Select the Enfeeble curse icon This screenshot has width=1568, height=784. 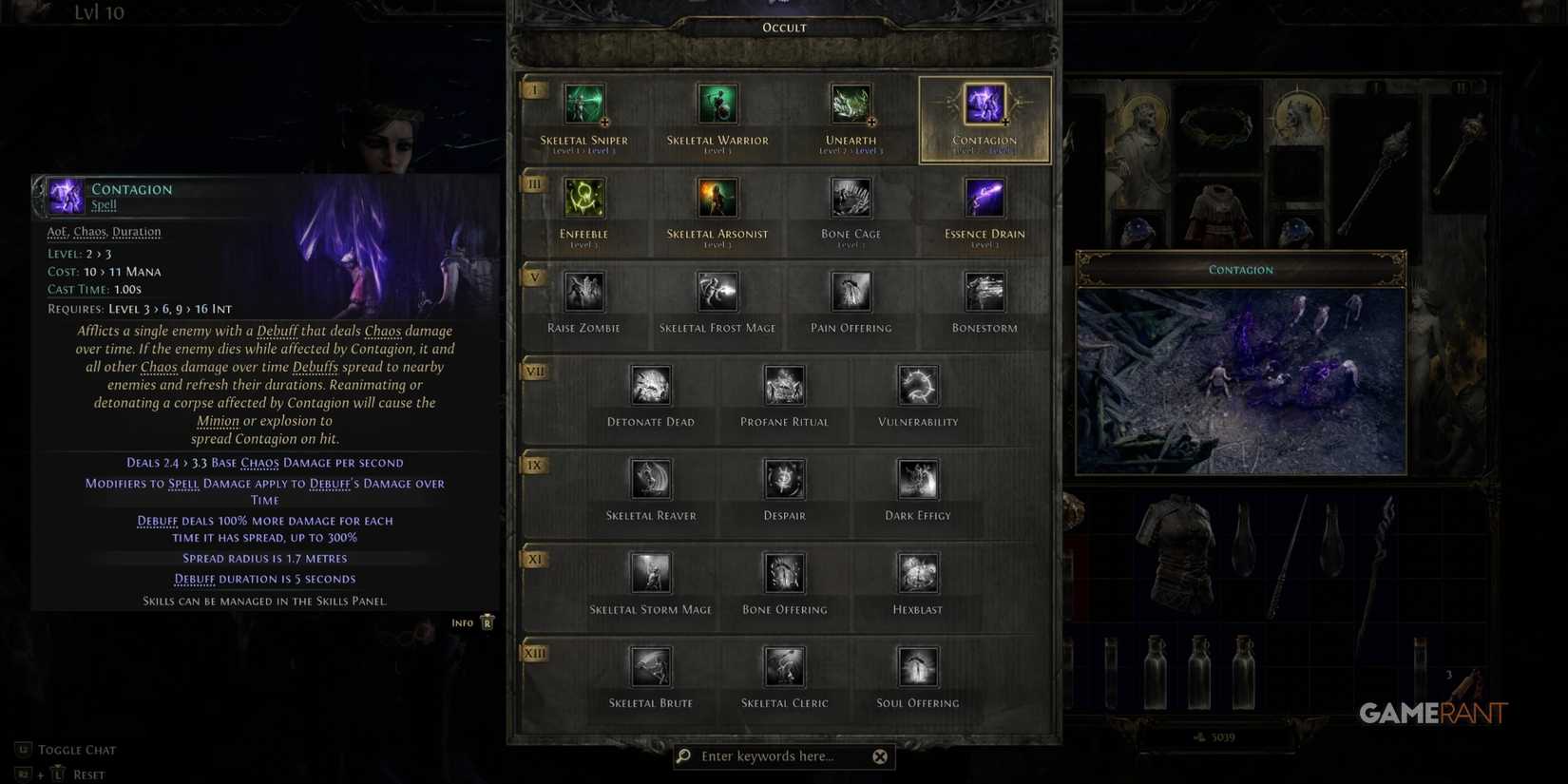[583, 197]
